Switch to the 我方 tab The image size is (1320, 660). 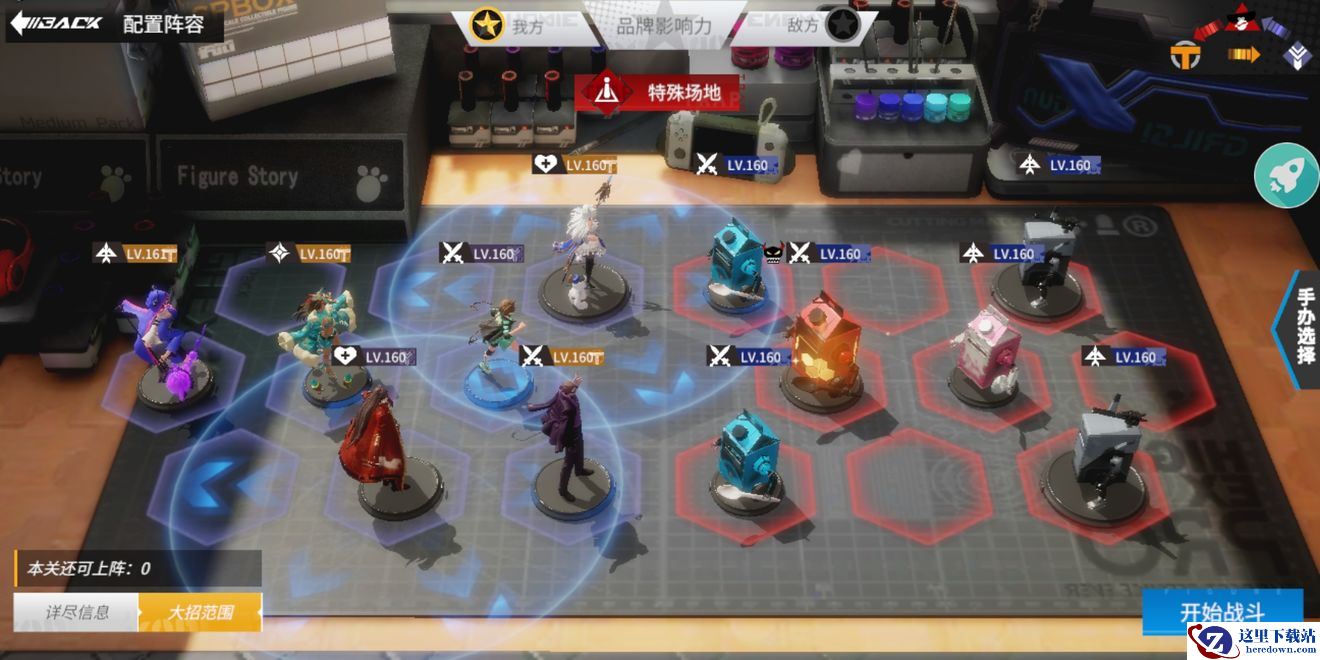[509, 27]
